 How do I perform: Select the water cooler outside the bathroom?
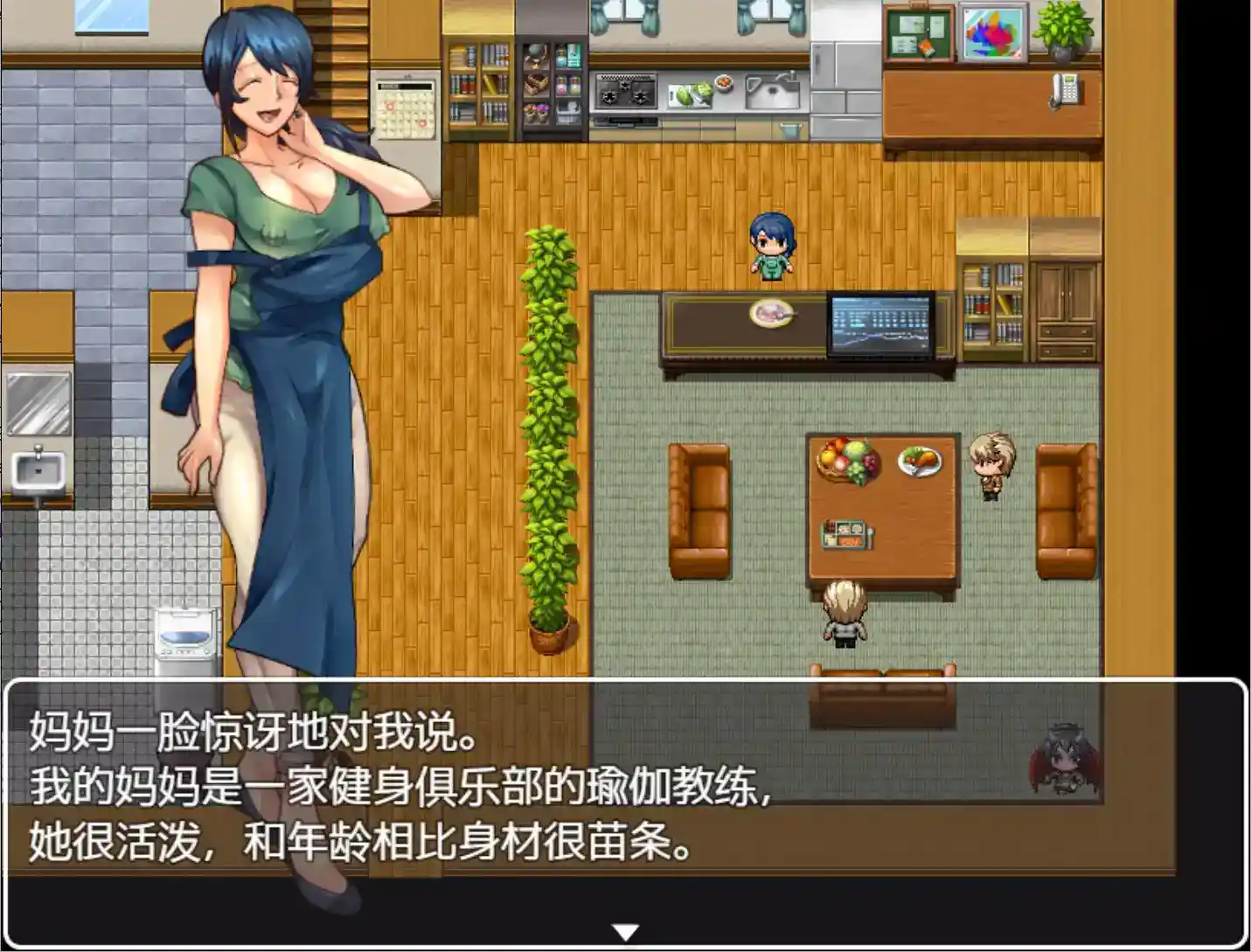(184, 636)
